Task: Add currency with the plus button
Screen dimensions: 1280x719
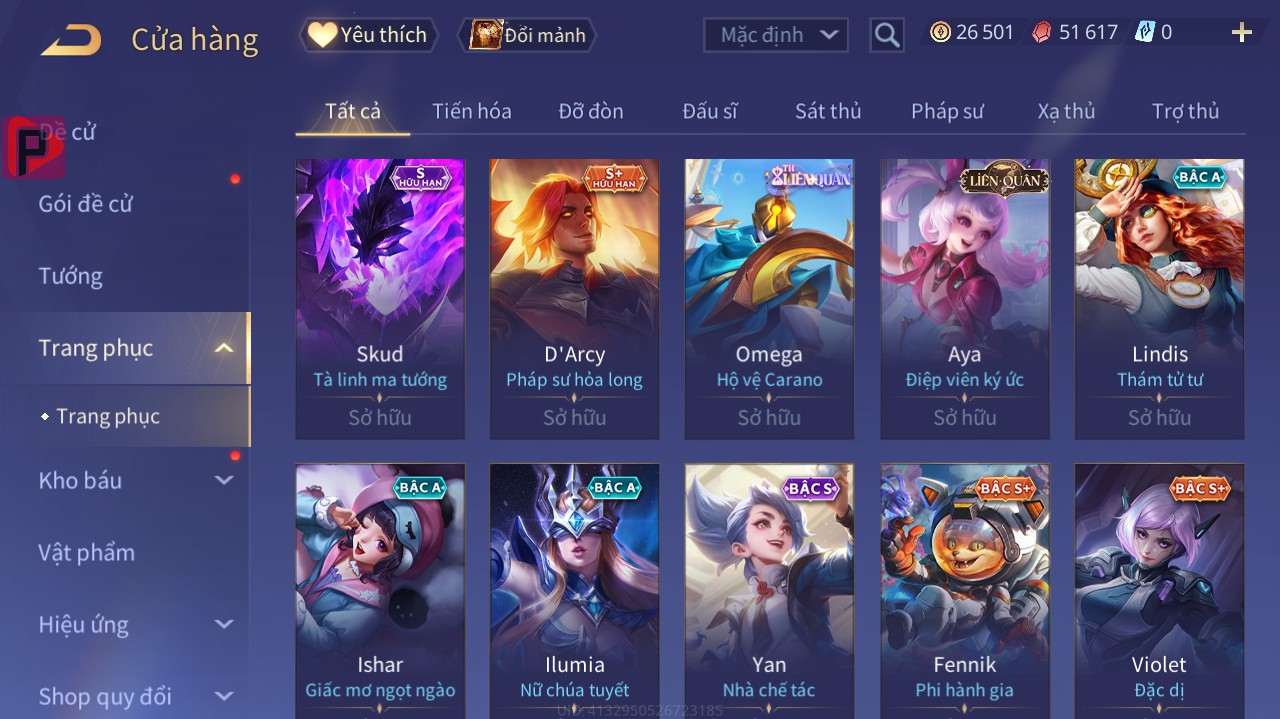Action: tap(1241, 33)
